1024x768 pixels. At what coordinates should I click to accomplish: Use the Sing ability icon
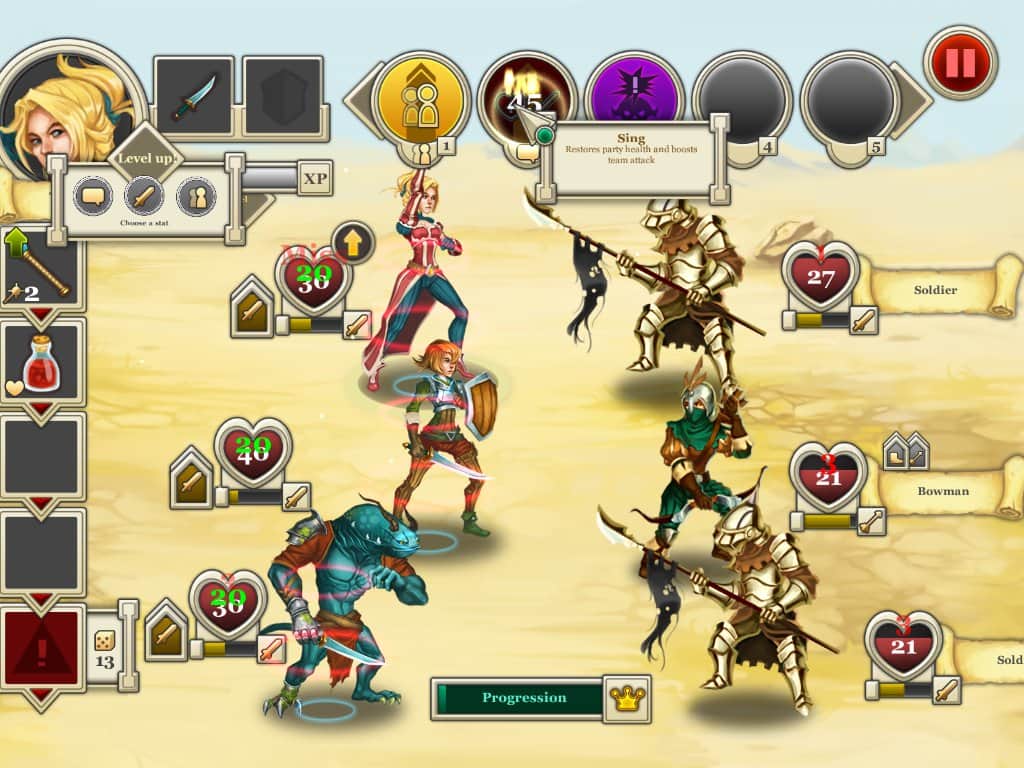[527, 98]
